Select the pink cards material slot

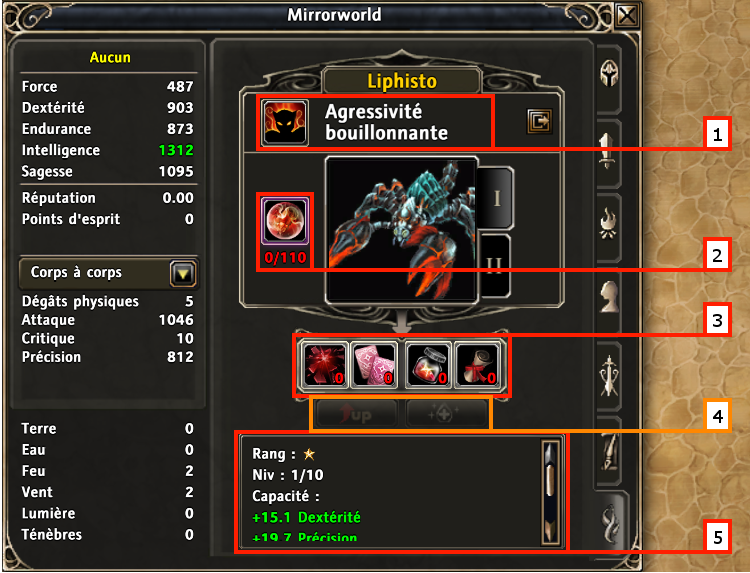point(373,364)
